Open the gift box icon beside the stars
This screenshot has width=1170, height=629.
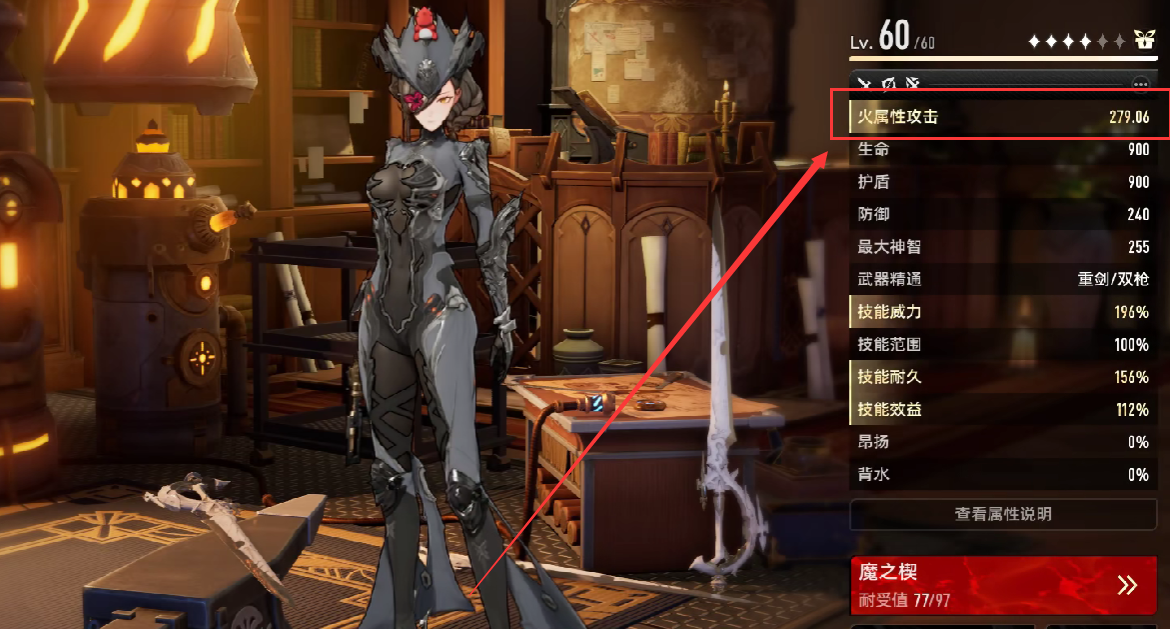(1145, 41)
